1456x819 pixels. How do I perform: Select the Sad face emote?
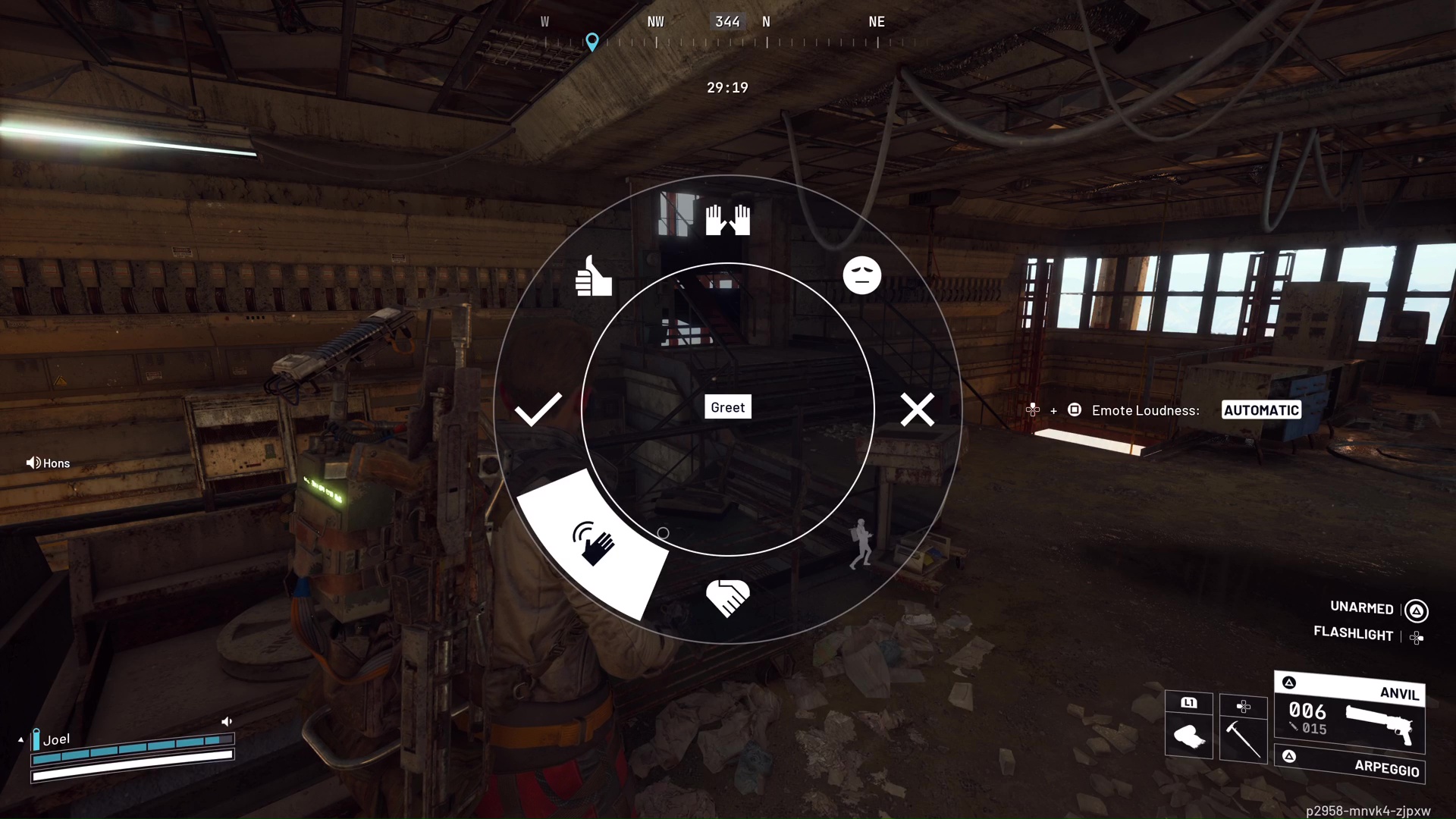(862, 275)
